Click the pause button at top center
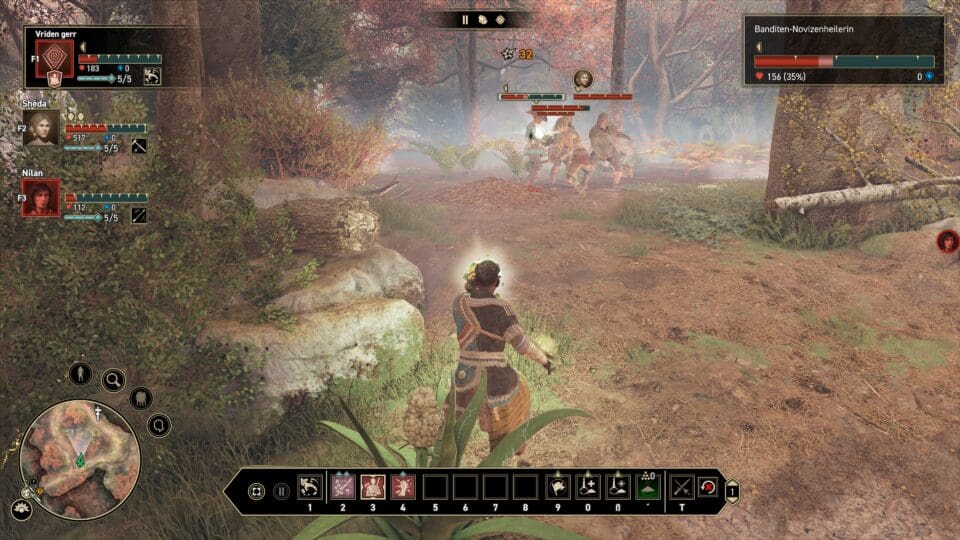This screenshot has height=540, width=960. click(x=465, y=19)
